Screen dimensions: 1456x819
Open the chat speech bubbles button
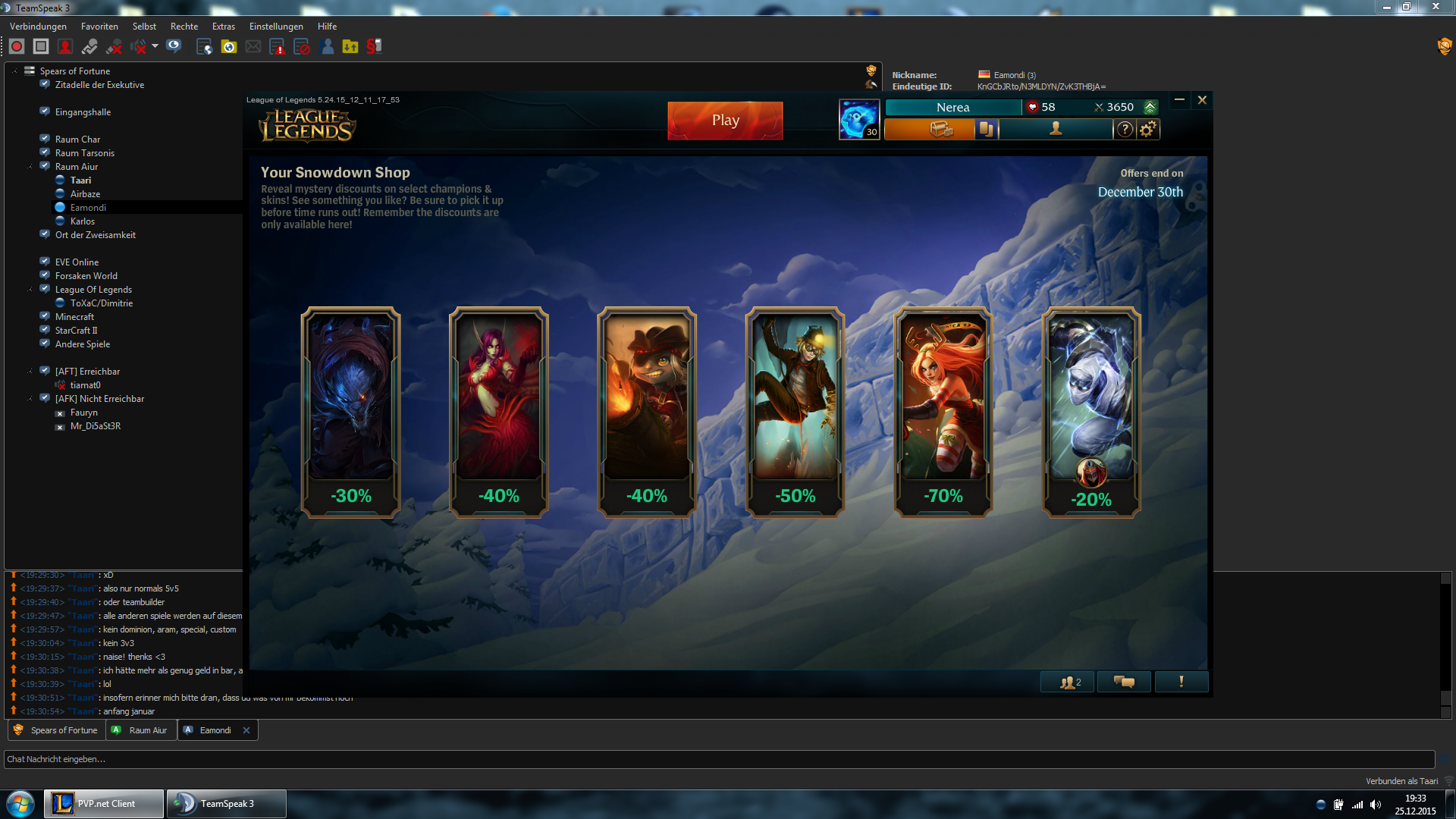coord(1124,682)
